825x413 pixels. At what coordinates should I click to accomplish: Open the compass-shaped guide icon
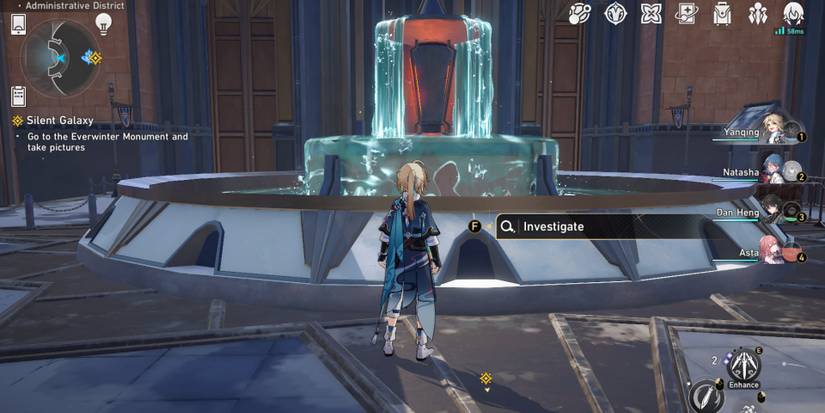tap(616, 15)
